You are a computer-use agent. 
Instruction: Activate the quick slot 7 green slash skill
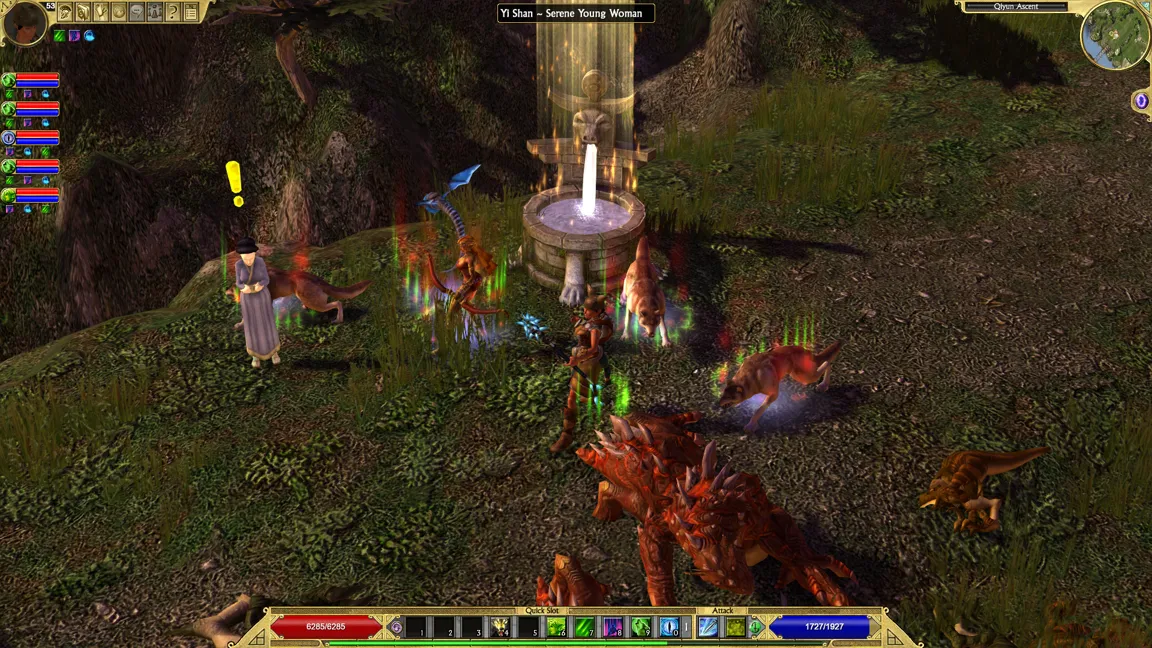[x=585, y=628]
